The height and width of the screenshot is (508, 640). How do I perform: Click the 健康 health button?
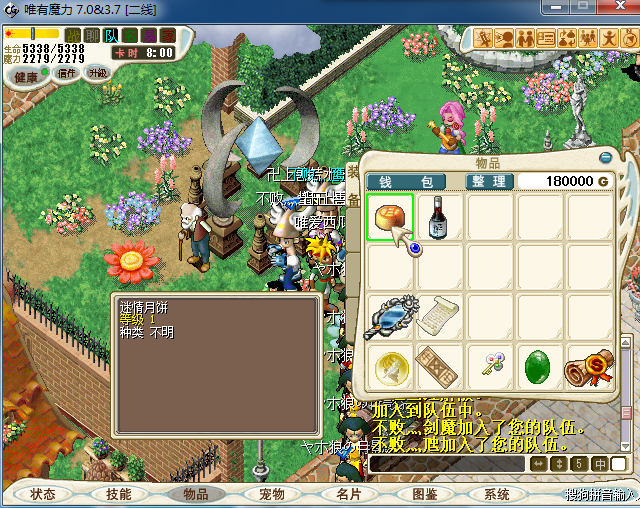pos(26,77)
